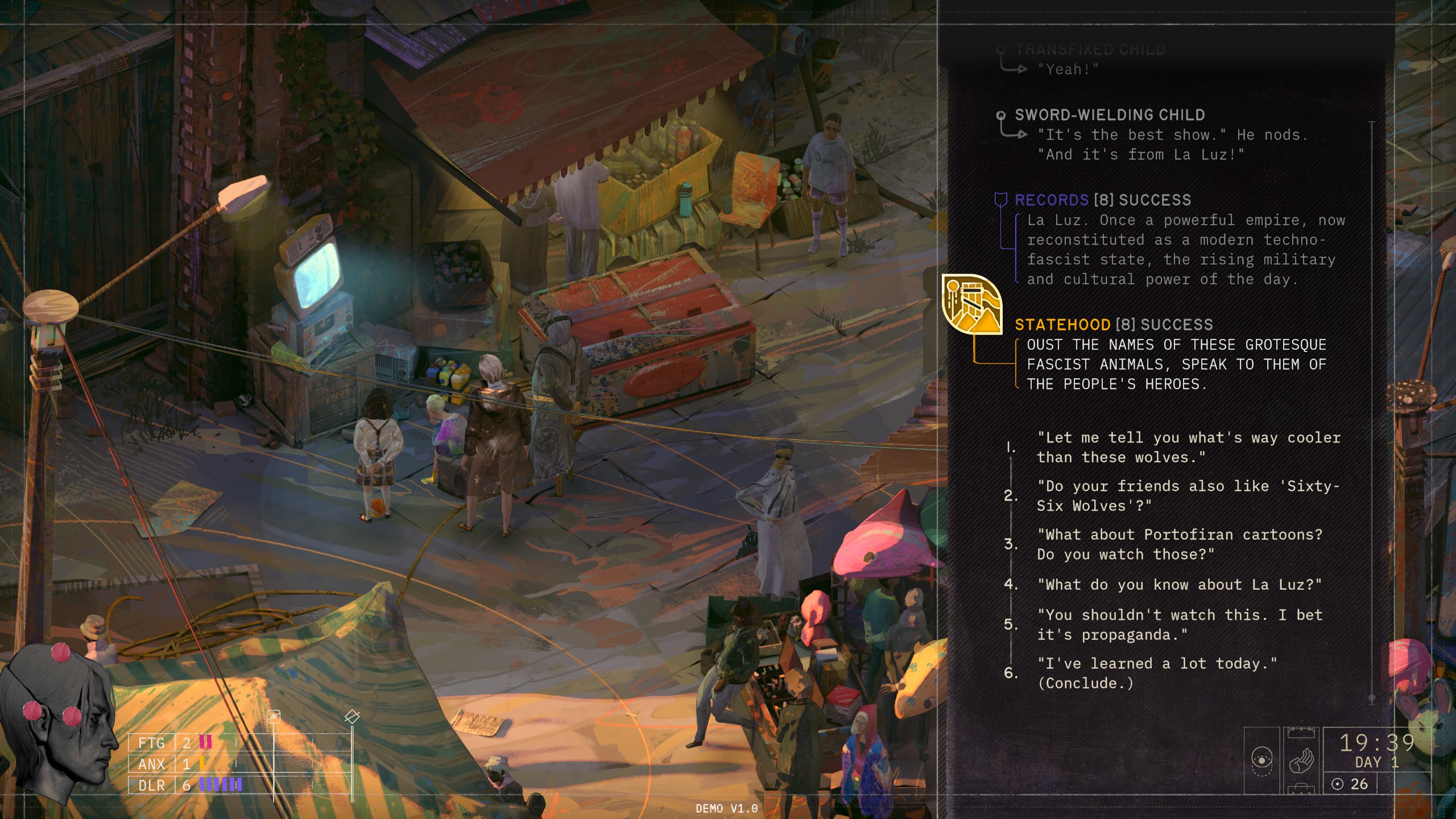The image size is (1456, 819).
Task: Conclude with "I've learned a lot today"
Action: [1157, 673]
